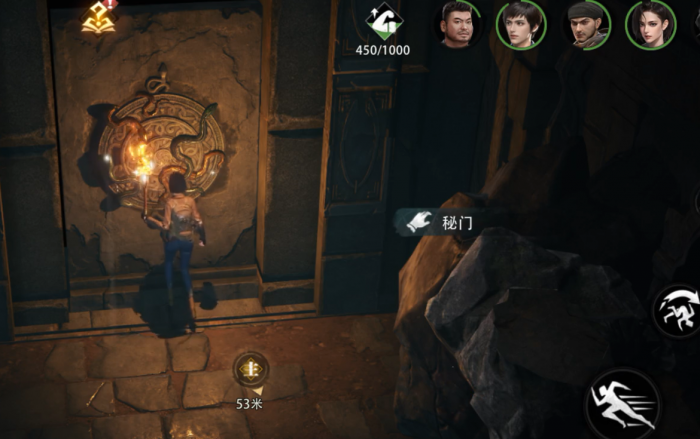Image resolution: width=700 pixels, height=439 pixels.
Task: Open the guidebook icon with red alert
Action: [99, 15]
